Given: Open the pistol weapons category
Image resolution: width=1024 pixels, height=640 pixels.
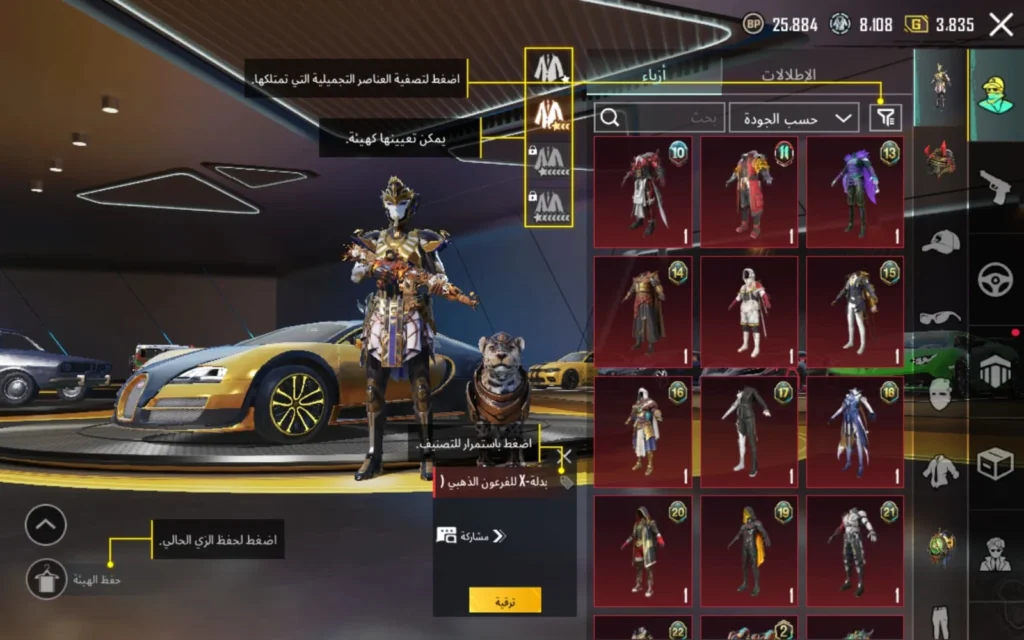Looking at the screenshot, I should [x=995, y=186].
